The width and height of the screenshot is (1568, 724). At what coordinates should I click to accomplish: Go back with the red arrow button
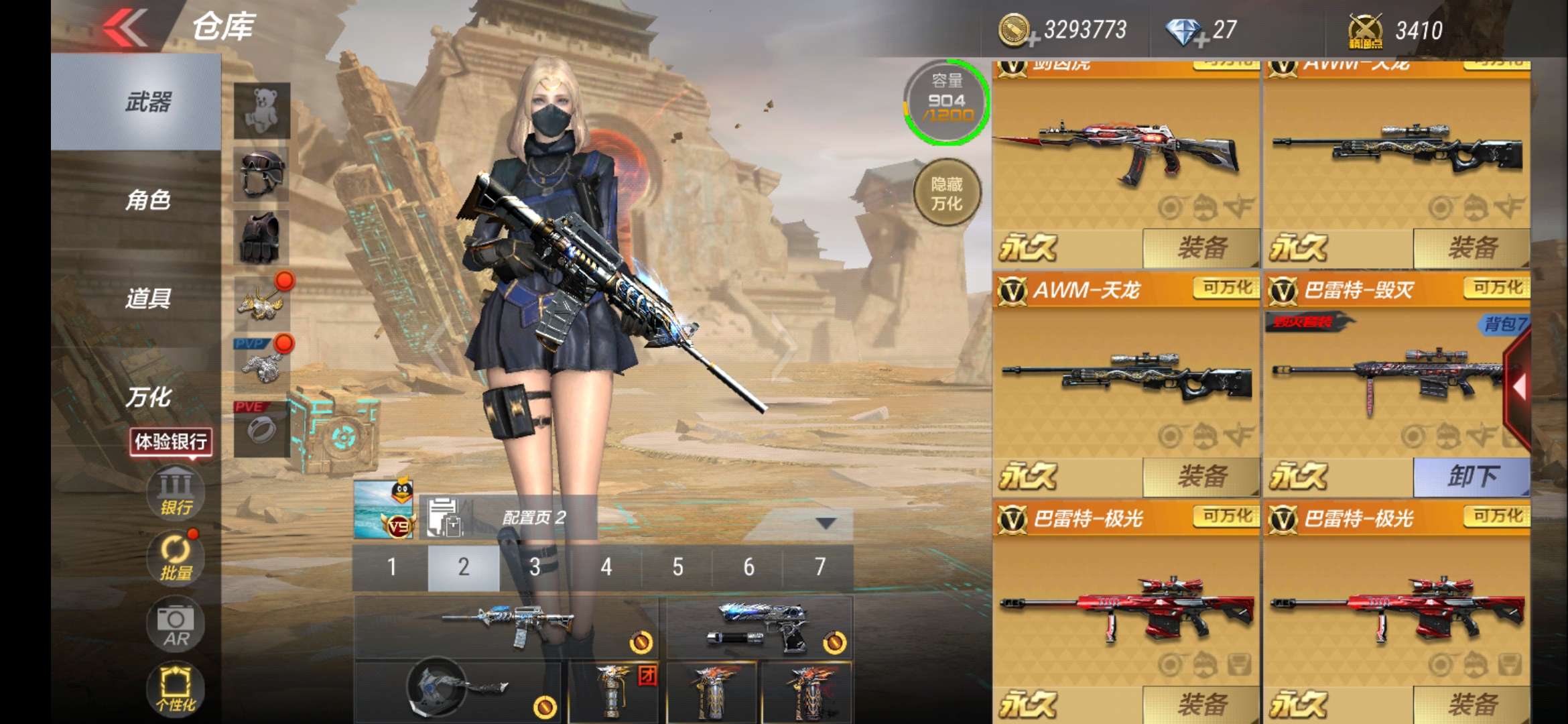[x=126, y=27]
